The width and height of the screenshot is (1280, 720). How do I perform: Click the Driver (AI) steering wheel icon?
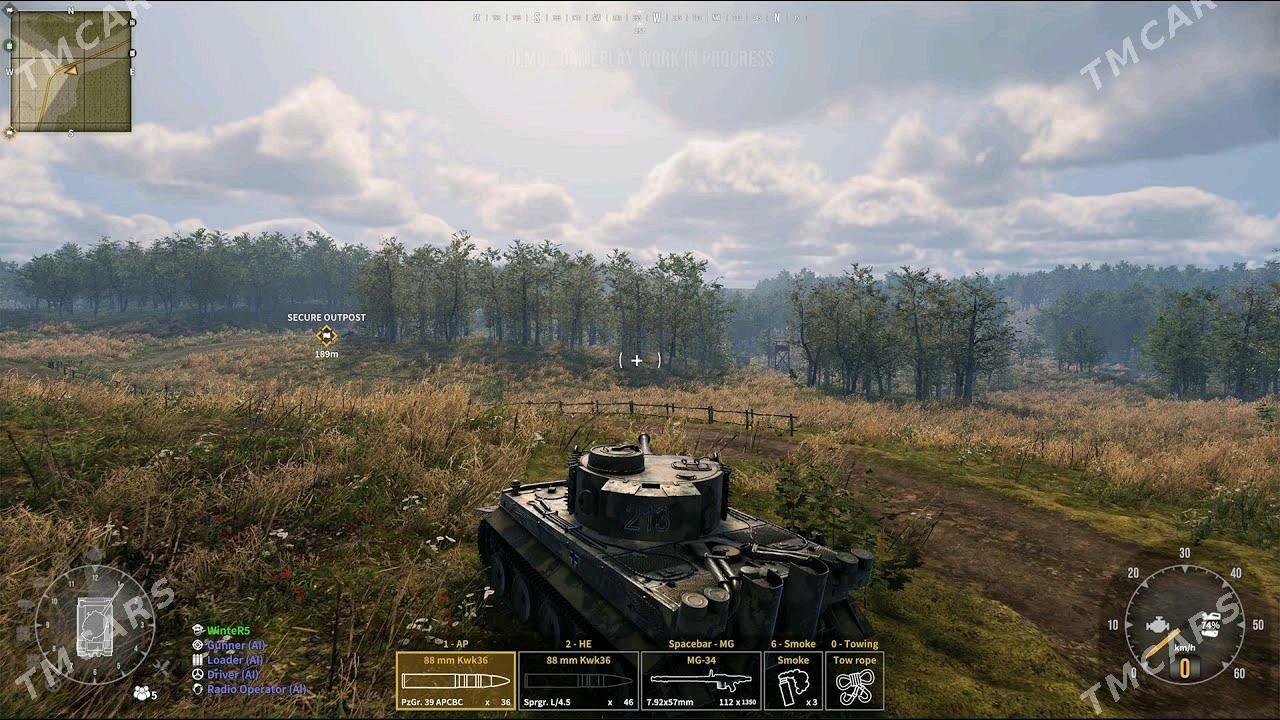[x=197, y=674]
